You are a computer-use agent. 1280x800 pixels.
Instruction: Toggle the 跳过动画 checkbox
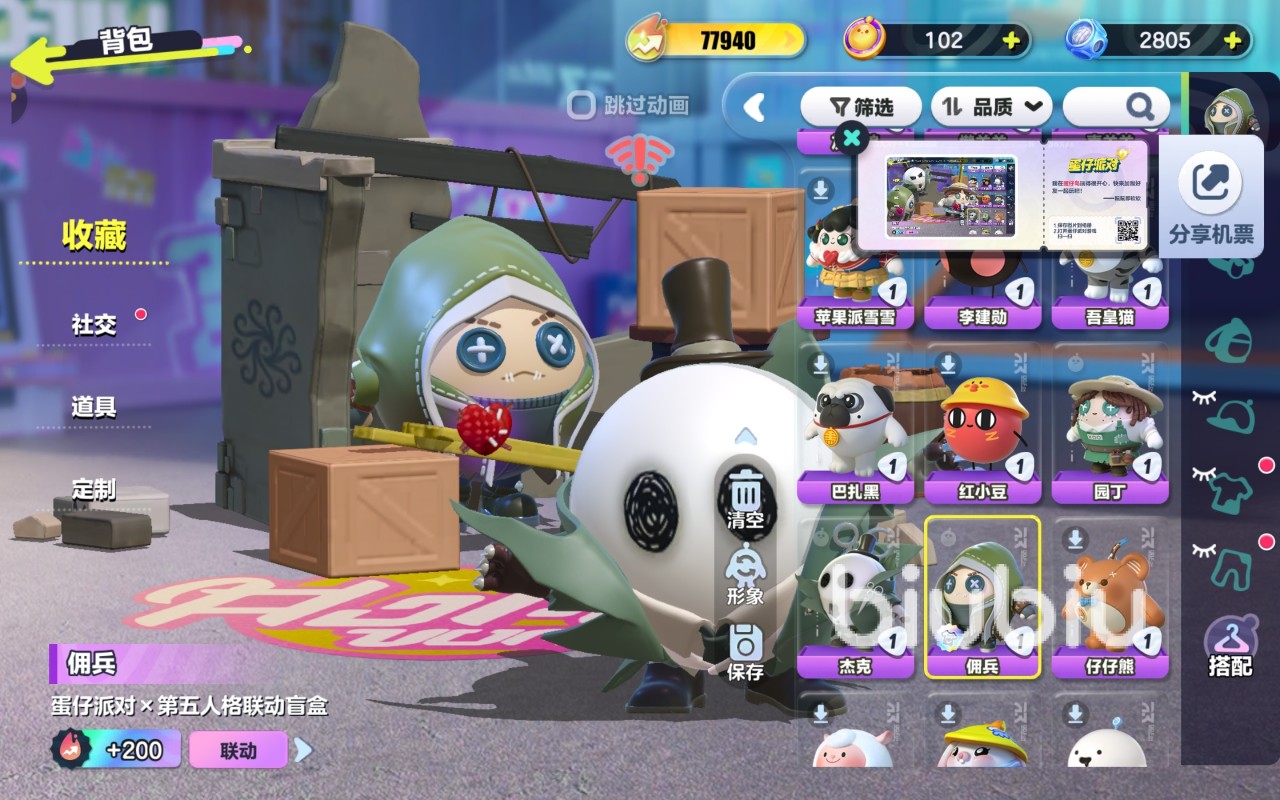point(581,105)
